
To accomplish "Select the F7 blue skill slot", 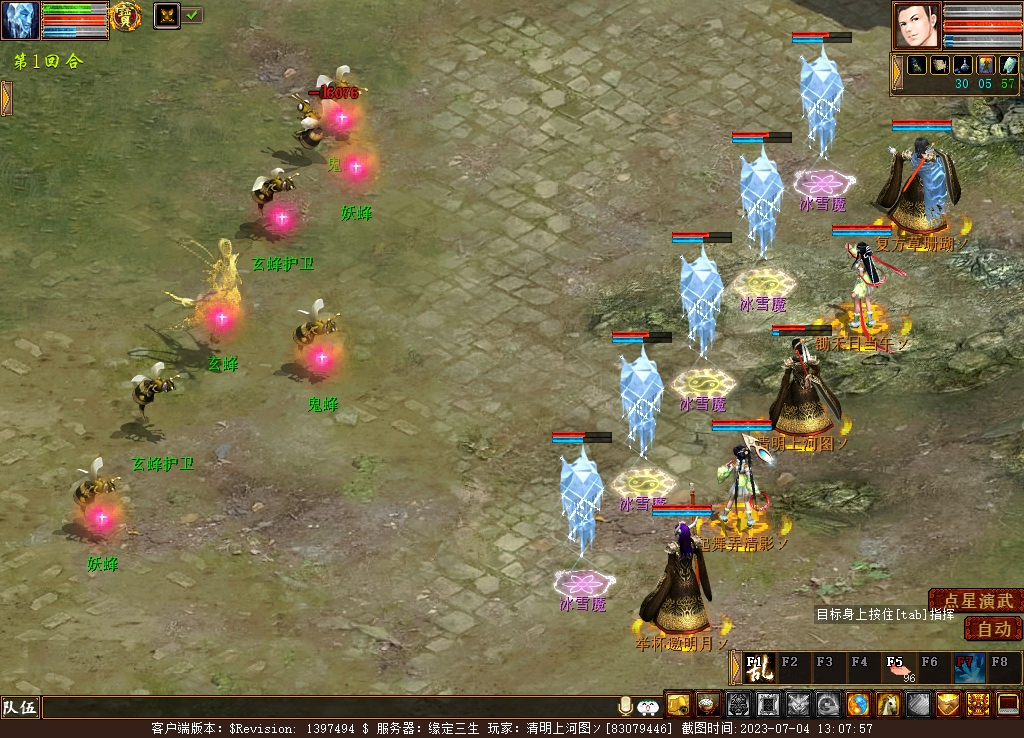I will pos(967,667).
